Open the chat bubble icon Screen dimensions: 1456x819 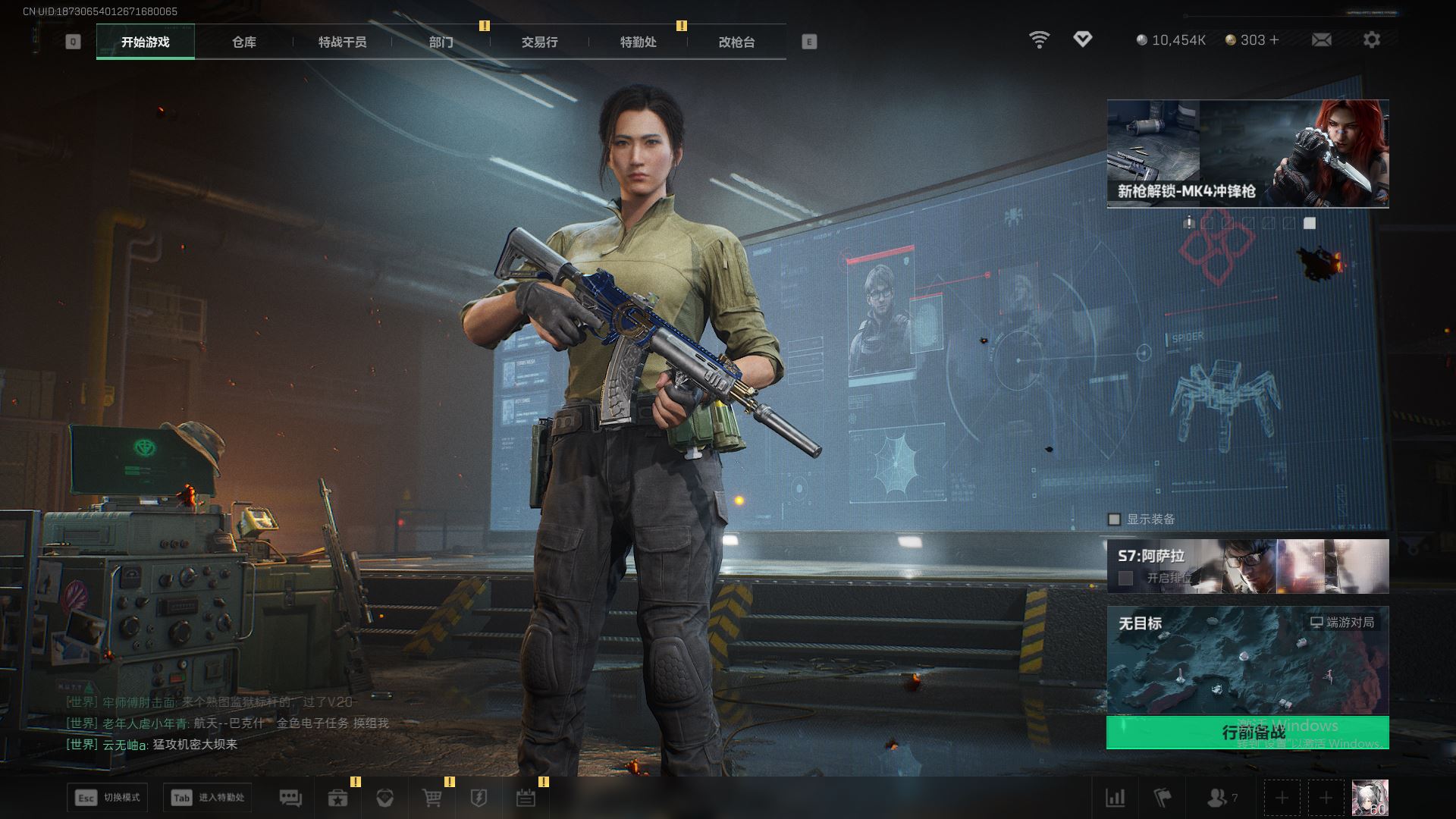coord(290,798)
